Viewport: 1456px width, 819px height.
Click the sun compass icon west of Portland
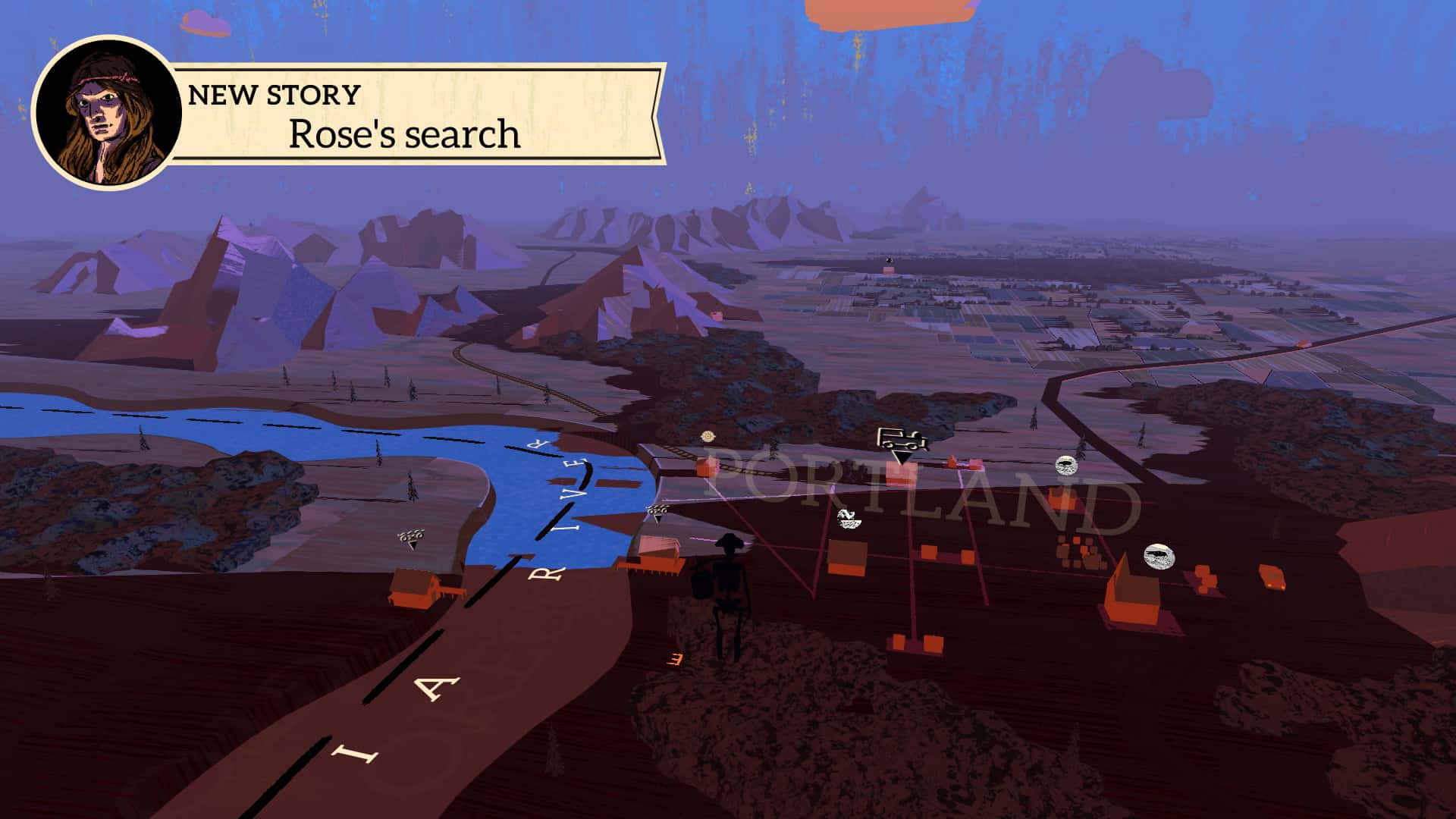[x=707, y=436]
